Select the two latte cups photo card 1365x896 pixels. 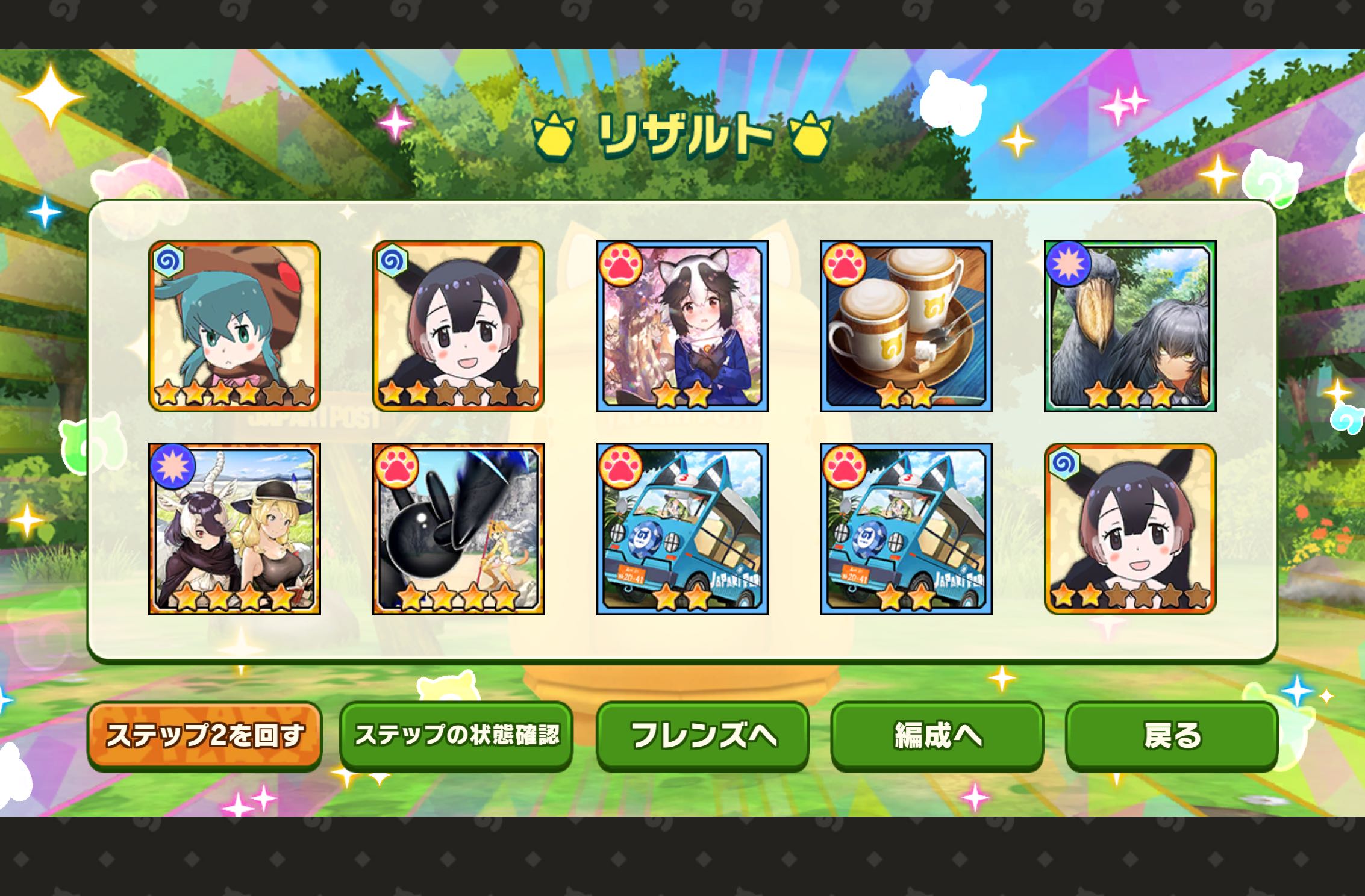(906, 326)
